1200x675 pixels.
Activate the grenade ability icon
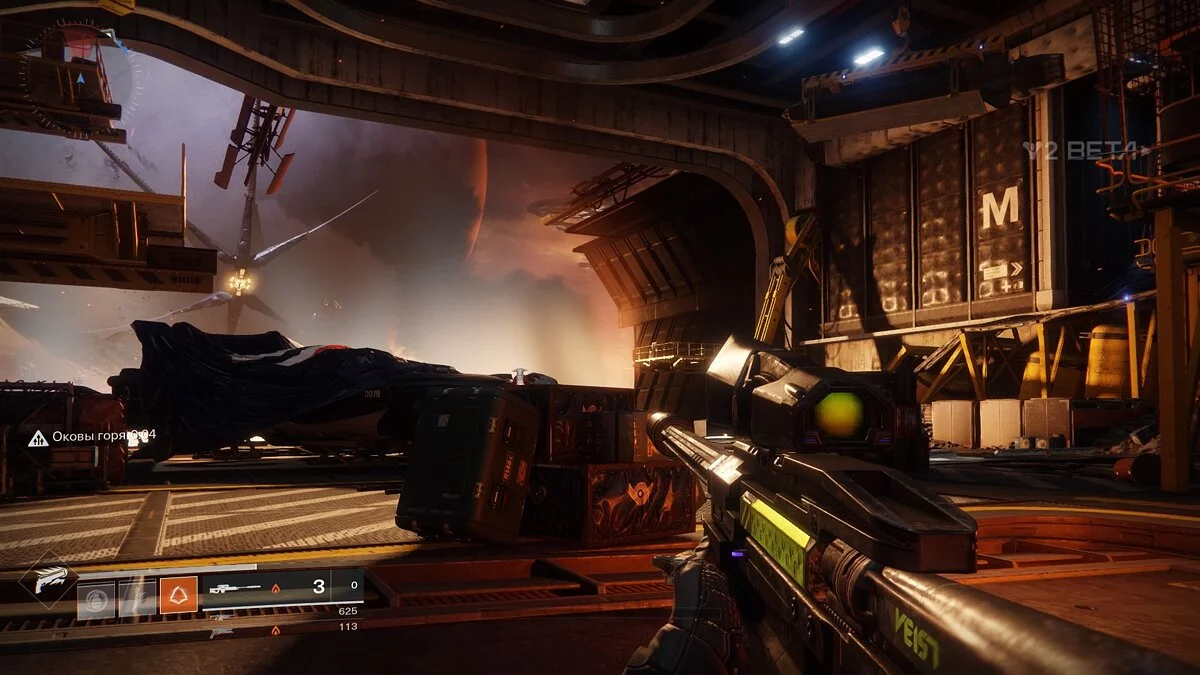97,600
